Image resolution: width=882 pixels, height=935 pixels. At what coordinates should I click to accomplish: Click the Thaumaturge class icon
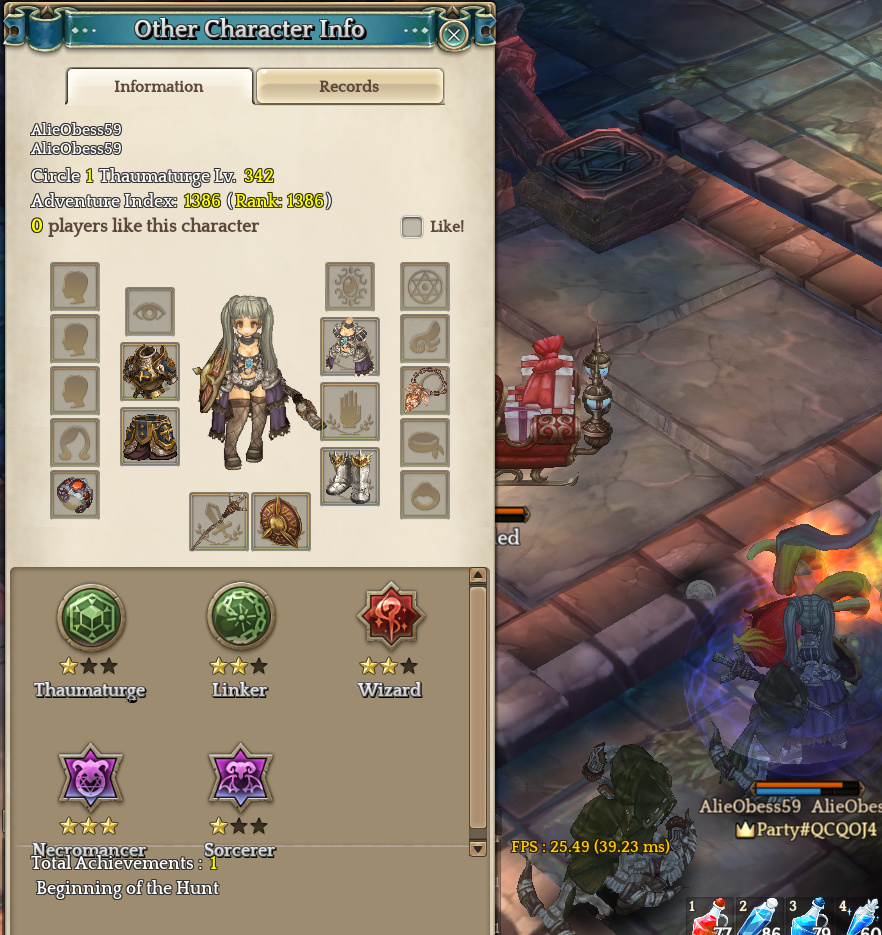pos(90,617)
